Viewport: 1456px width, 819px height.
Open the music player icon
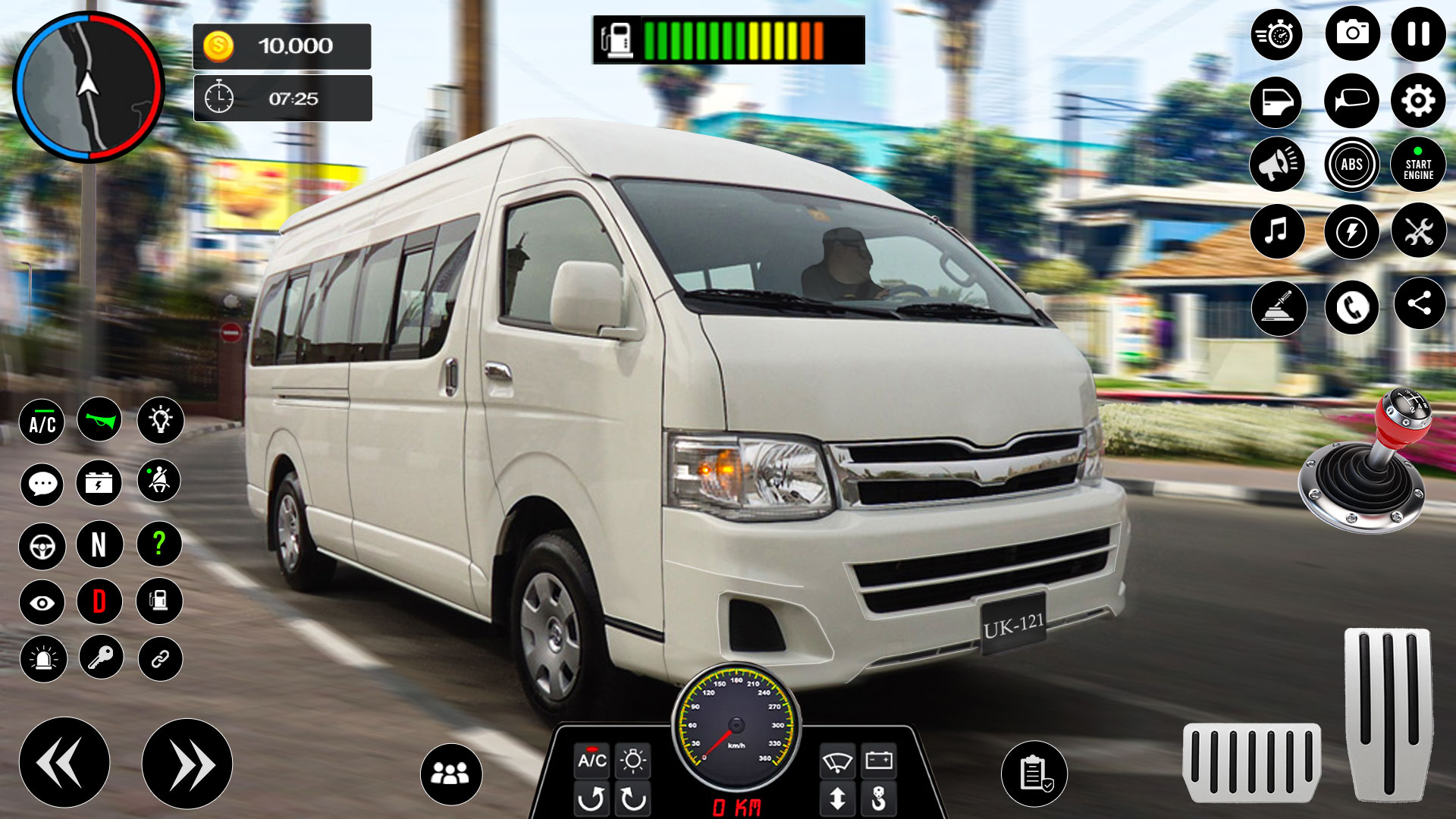(x=1276, y=231)
